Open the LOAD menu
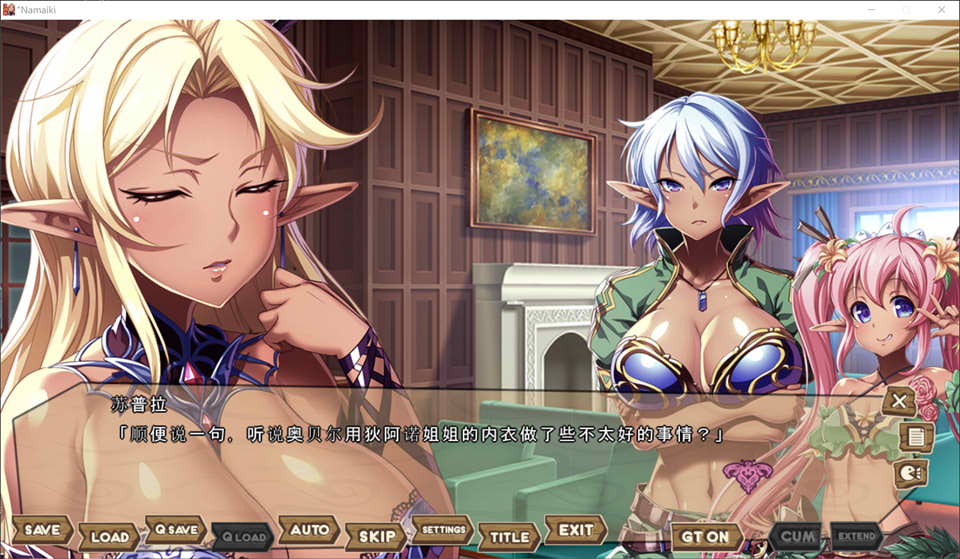 [109, 537]
